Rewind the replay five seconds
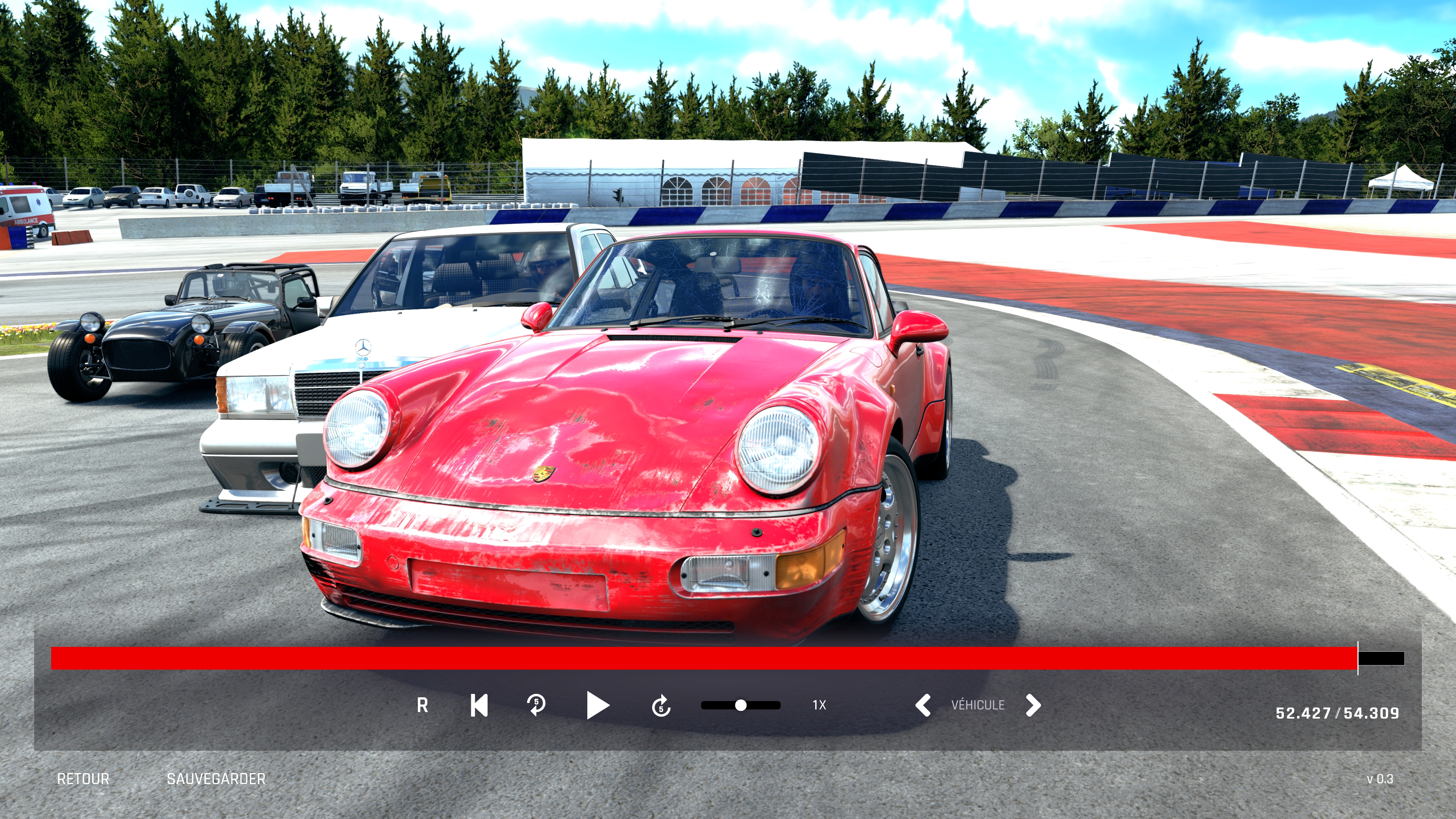 [536, 705]
